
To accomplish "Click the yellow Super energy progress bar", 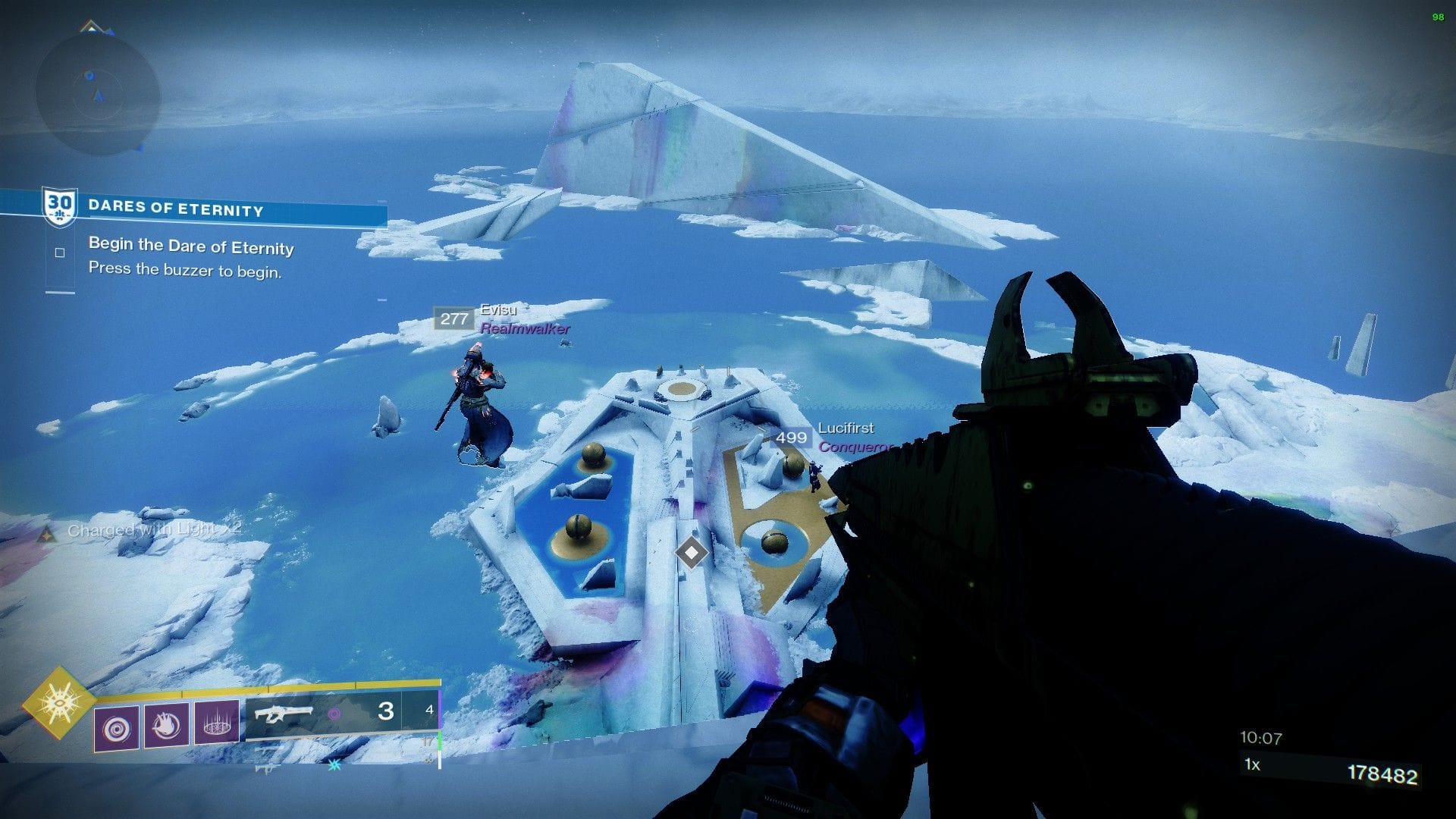I will pos(265,690).
